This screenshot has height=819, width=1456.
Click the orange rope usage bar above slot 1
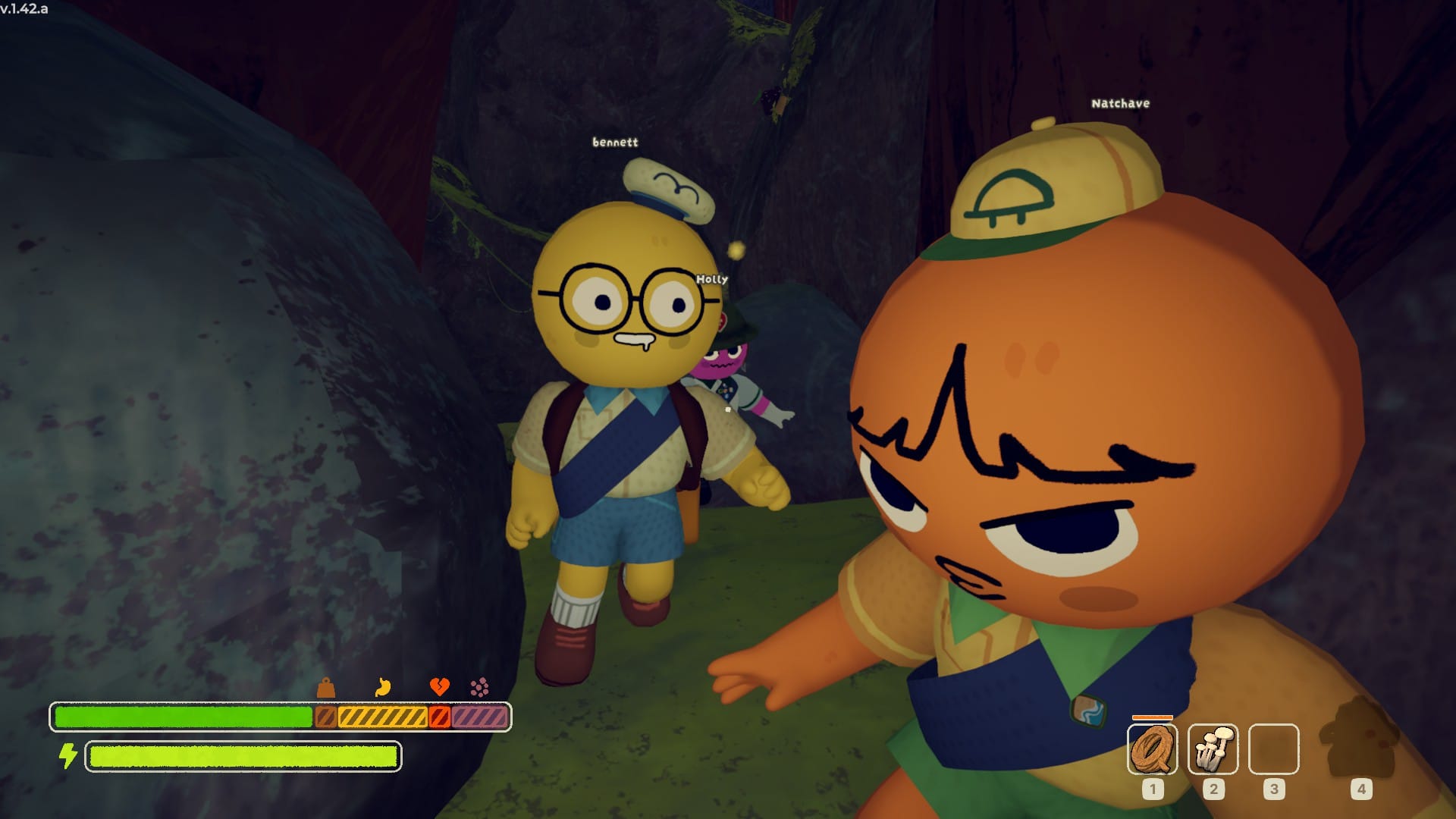tap(1152, 717)
